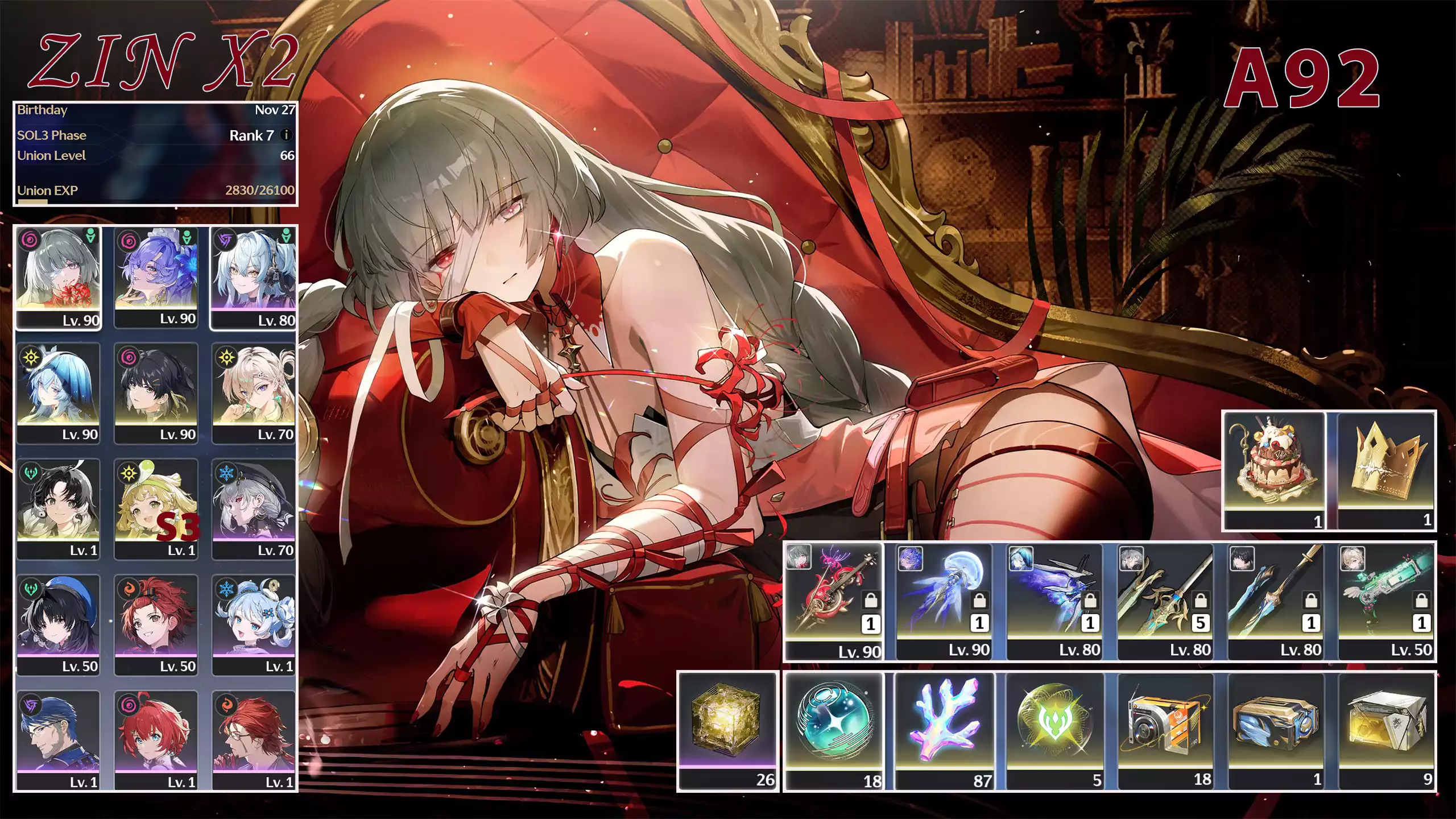1456x819 pixels.
Task: Click the frost element icon on the silver-haired Lv. 70 character
Action: click(x=226, y=474)
